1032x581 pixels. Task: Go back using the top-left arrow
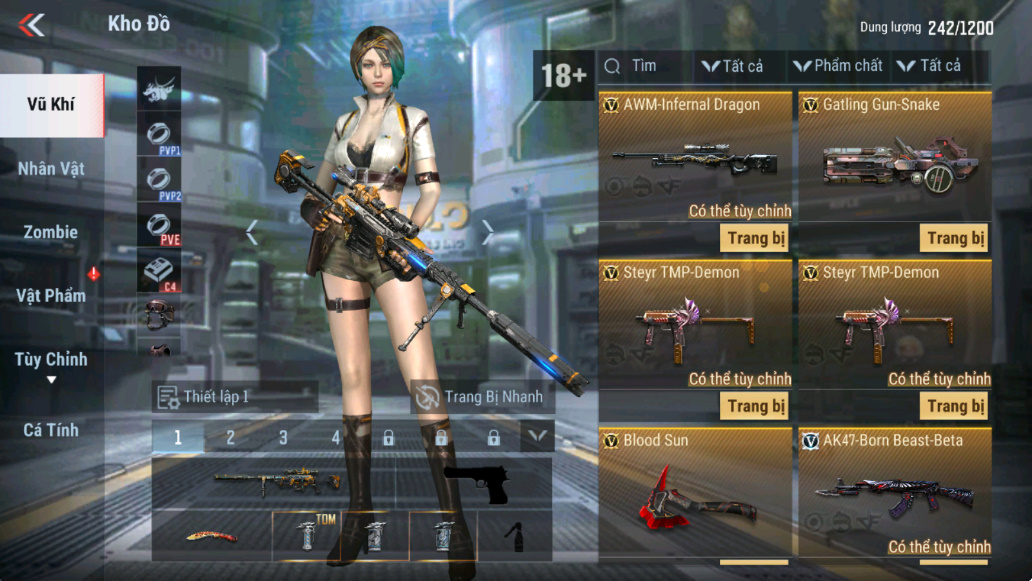coord(32,25)
